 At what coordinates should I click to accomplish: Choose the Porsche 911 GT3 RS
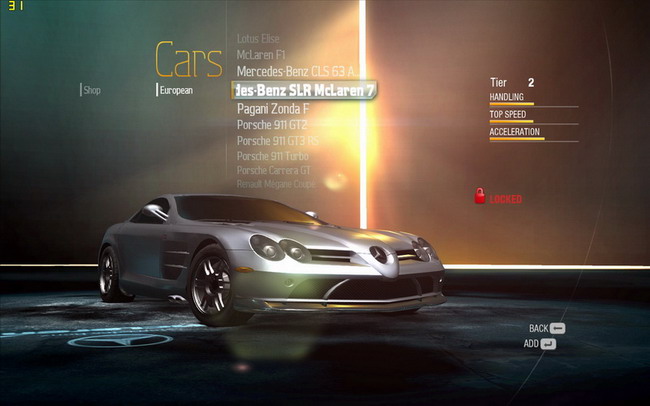(278, 141)
